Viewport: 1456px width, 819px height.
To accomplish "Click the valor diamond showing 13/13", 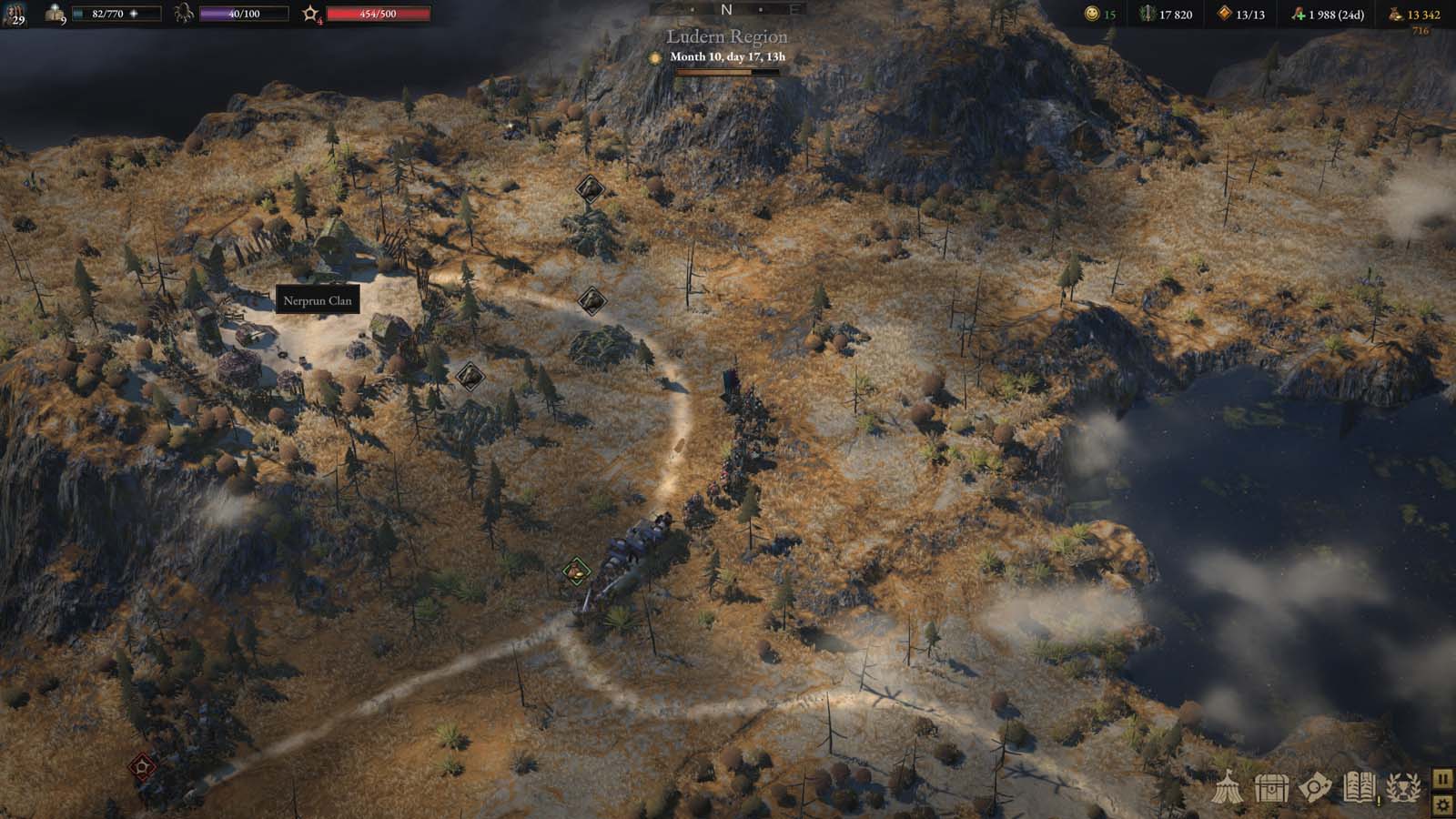I will (1224, 14).
